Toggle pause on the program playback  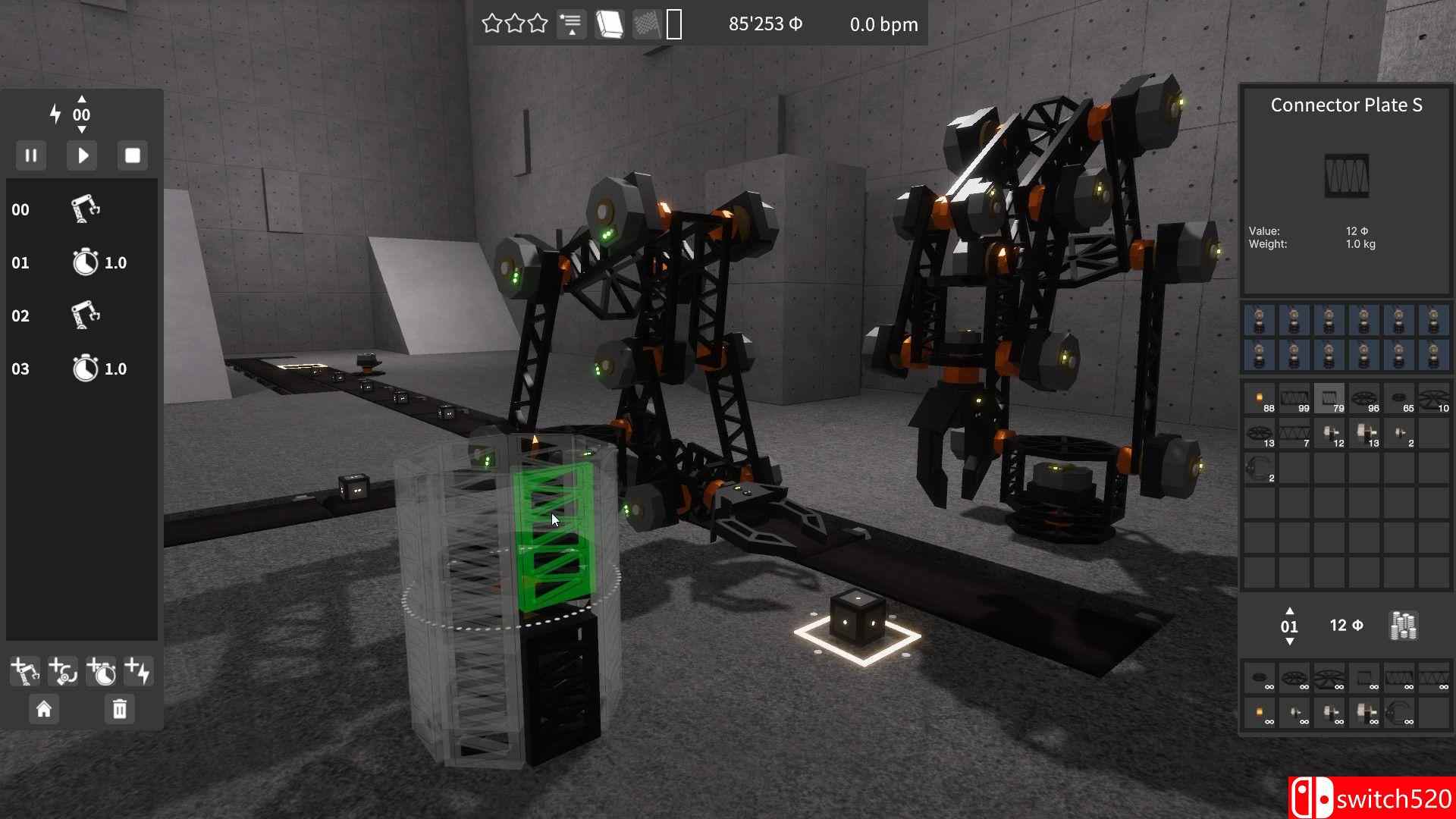tap(31, 155)
